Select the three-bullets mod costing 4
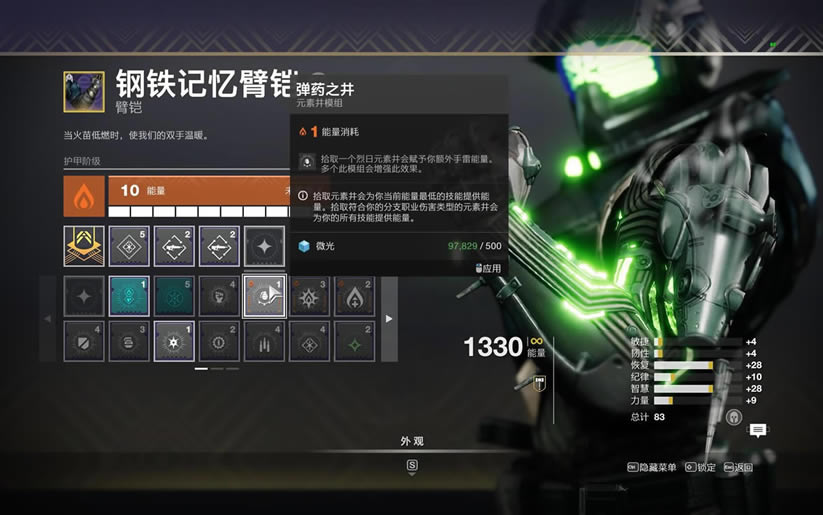This screenshot has height=515, width=823. click(x=265, y=340)
